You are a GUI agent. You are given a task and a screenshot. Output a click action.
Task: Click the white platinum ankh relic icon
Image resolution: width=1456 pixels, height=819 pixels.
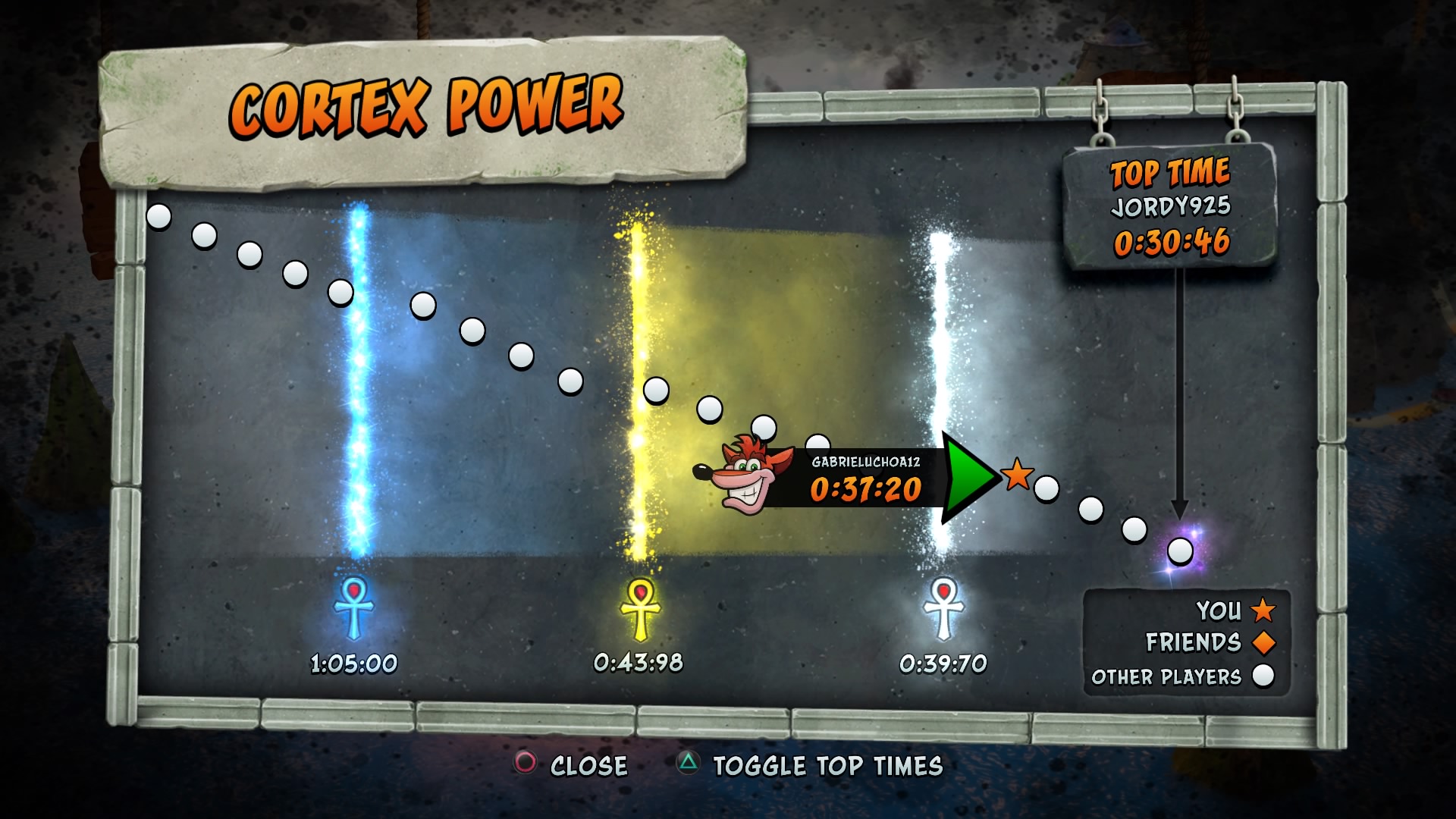(x=943, y=607)
